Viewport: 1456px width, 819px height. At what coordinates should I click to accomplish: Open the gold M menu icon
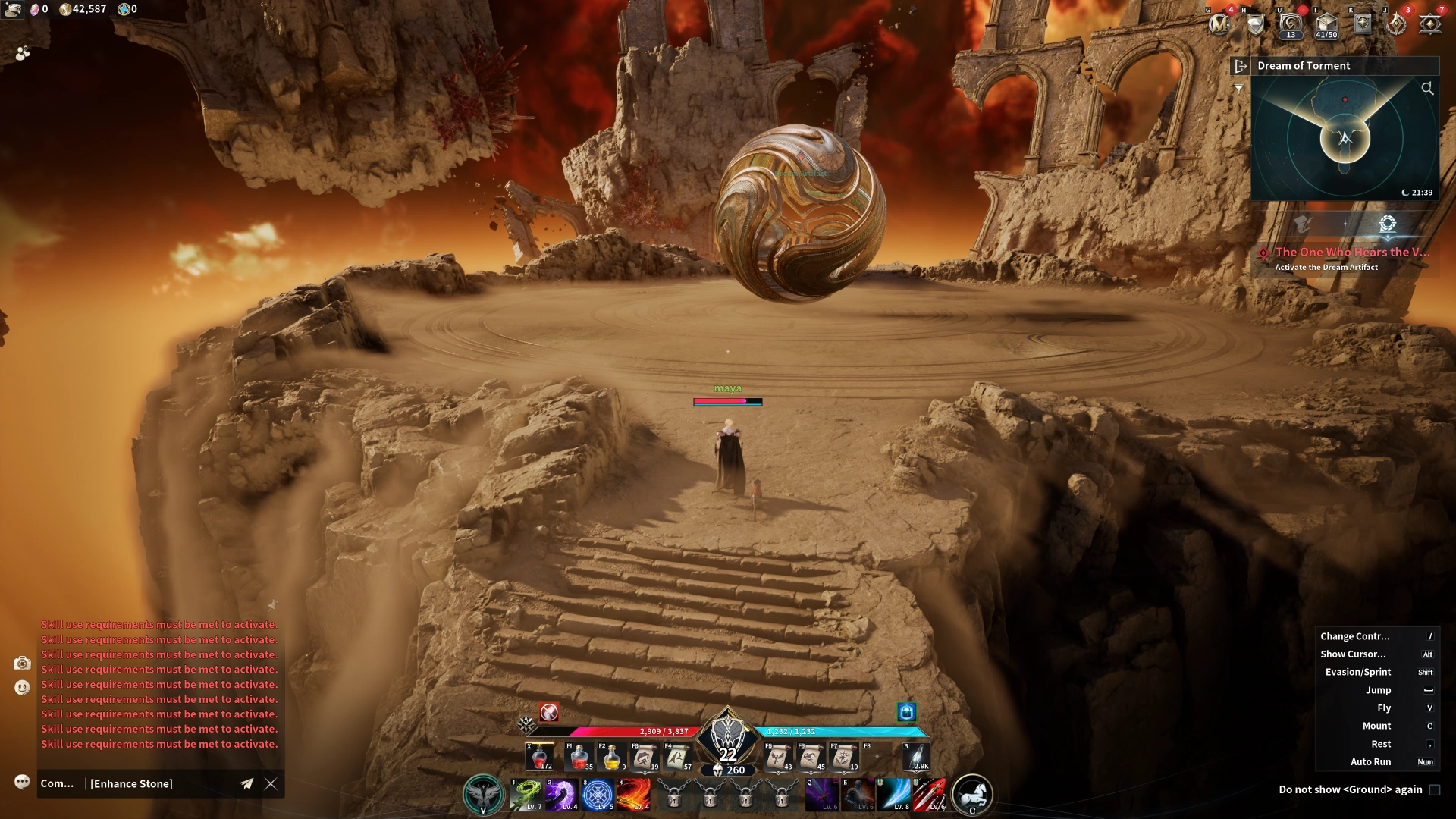(x=1219, y=24)
